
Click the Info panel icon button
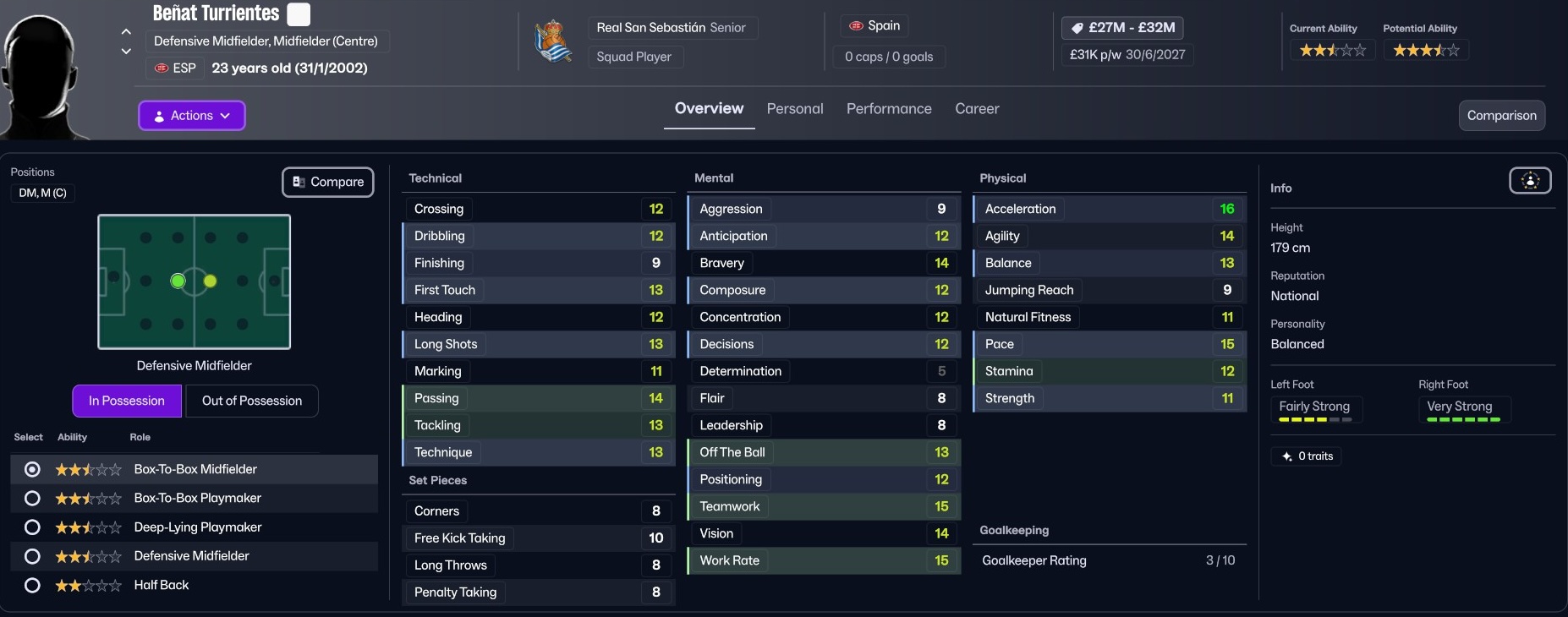pos(1530,181)
